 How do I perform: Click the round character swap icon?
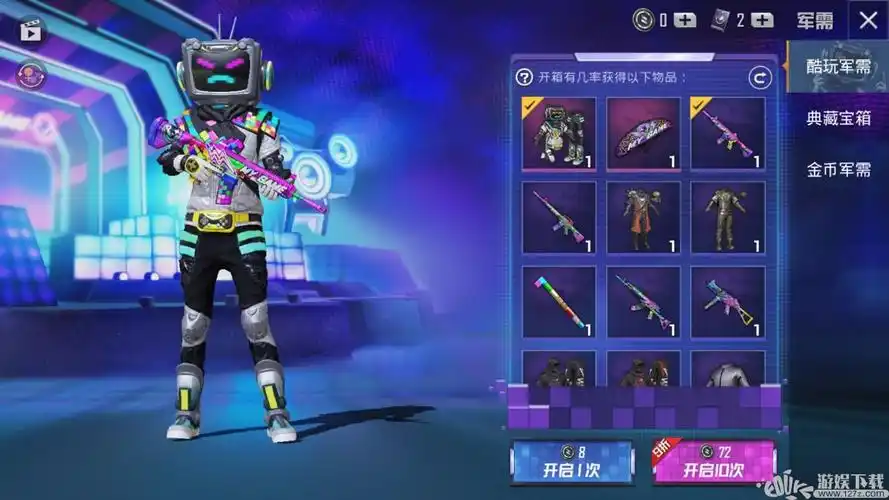coord(31,74)
